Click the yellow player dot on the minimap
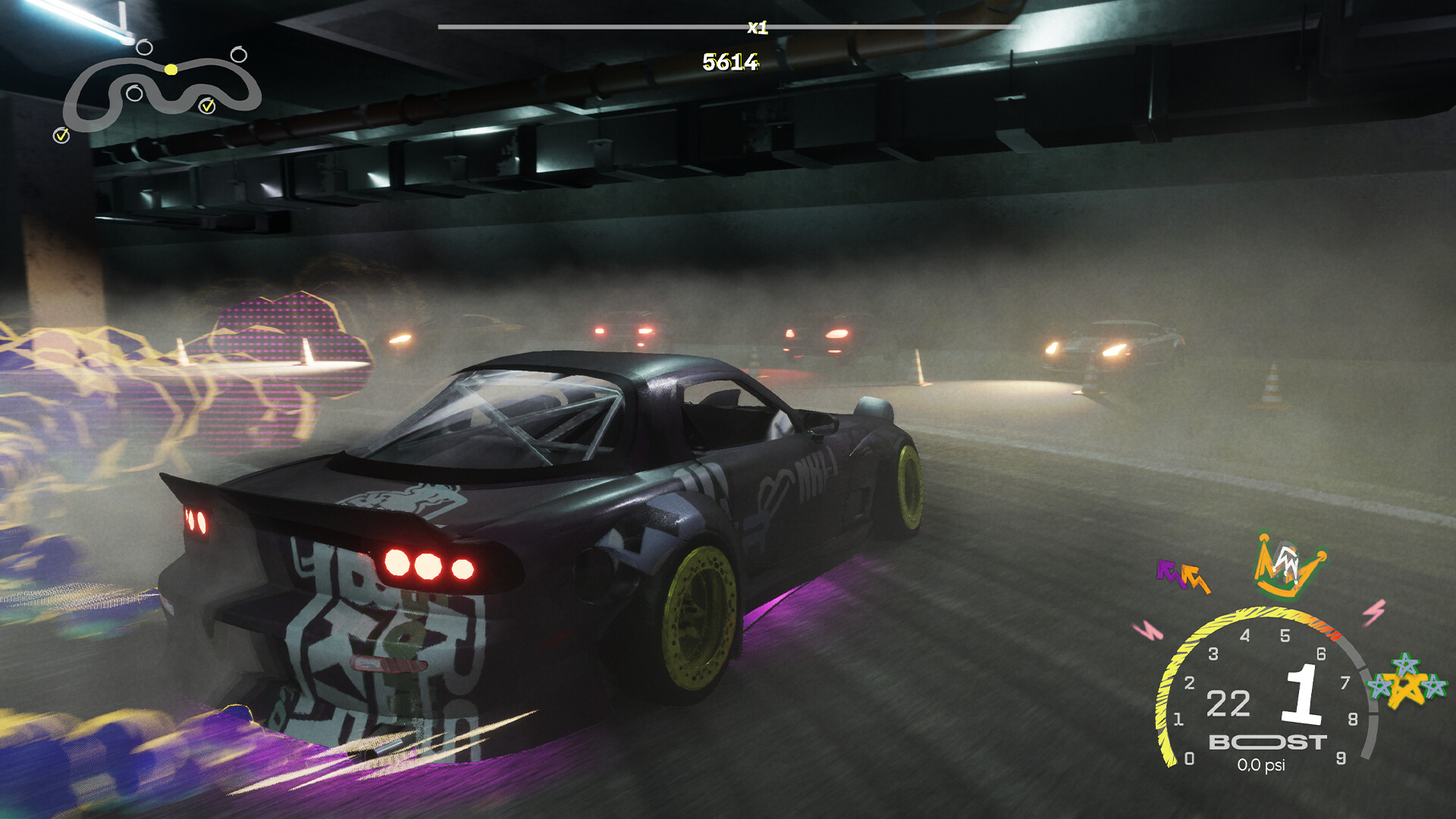The image size is (1456, 819). pos(172,70)
